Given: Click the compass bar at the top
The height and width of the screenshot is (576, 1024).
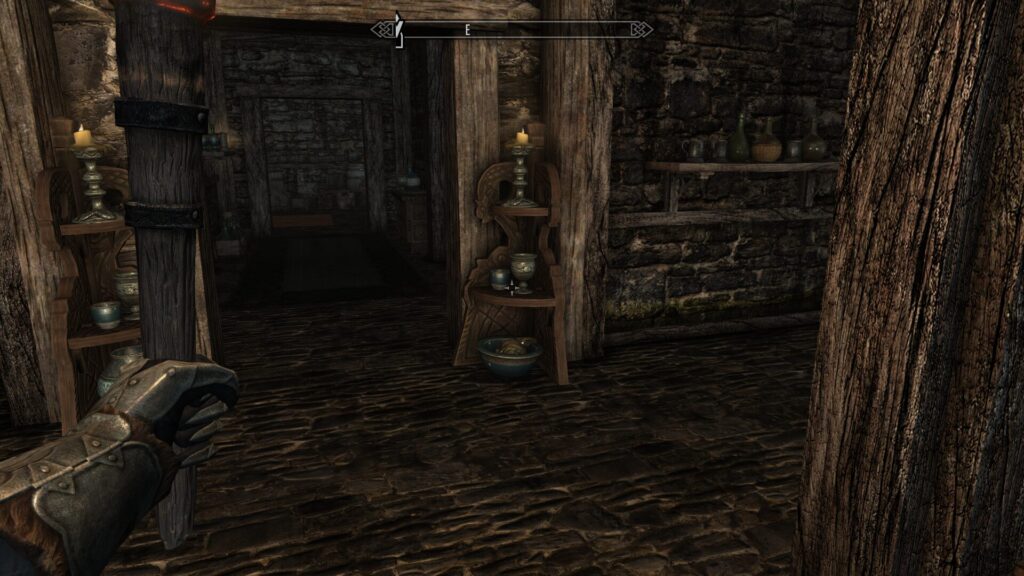Looking at the screenshot, I should coord(512,30).
